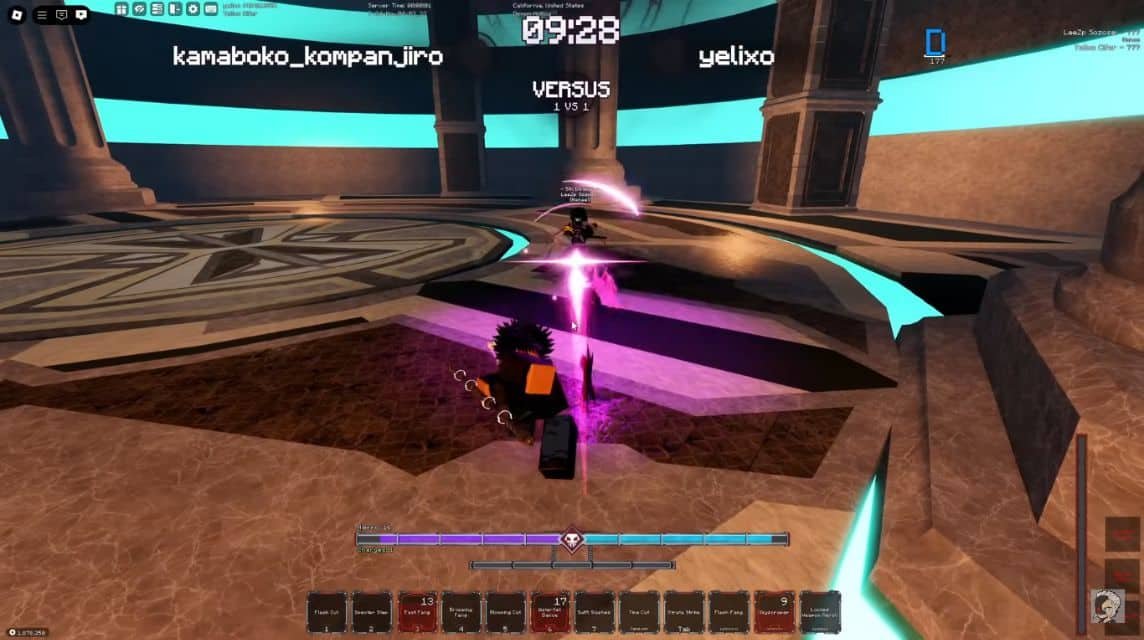
Task: Use the Pirate Strike skill slot
Action: [x=685, y=612]
